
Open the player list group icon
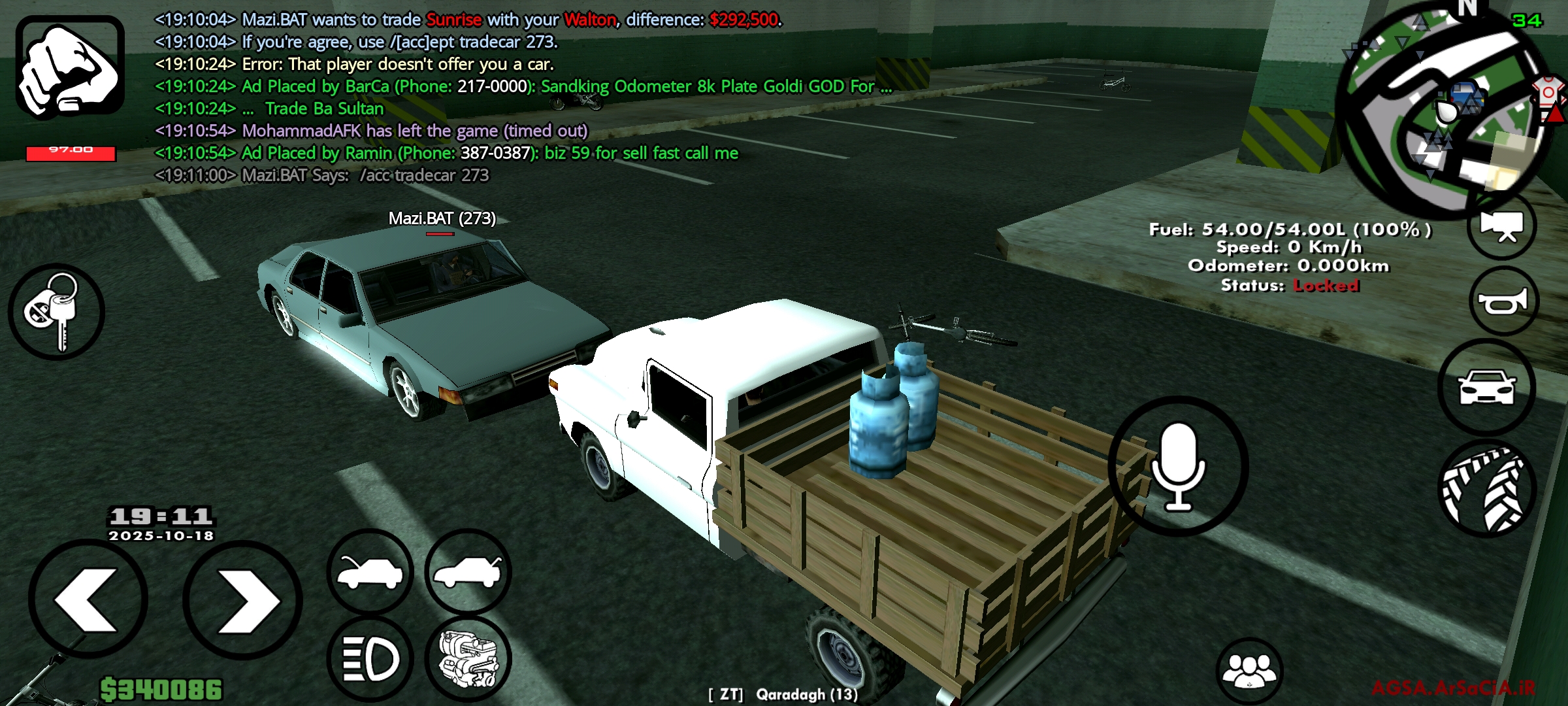(x=1249, y=671)
